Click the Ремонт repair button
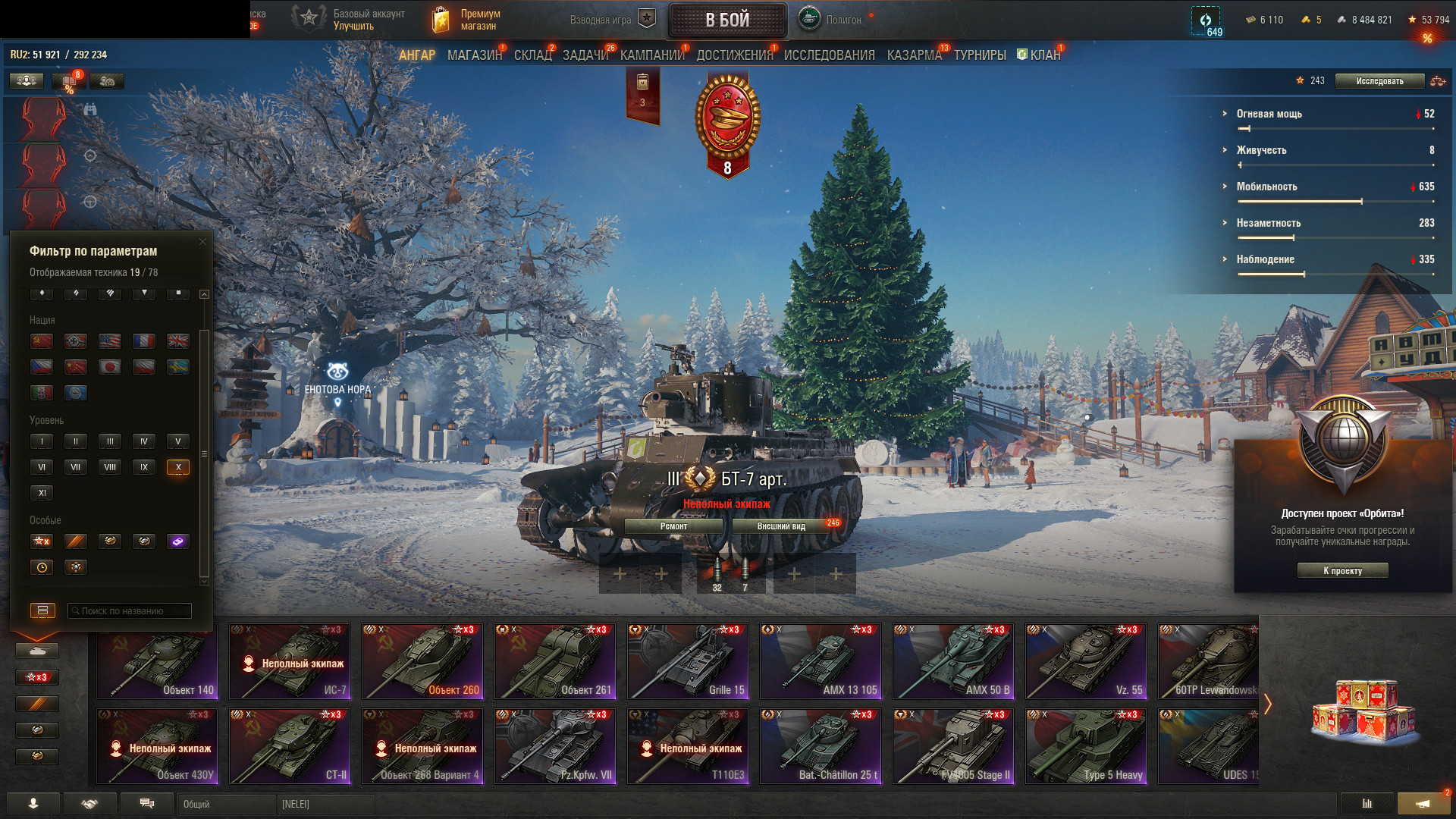This screenshot has height=819, width=1456. point(673,526)
